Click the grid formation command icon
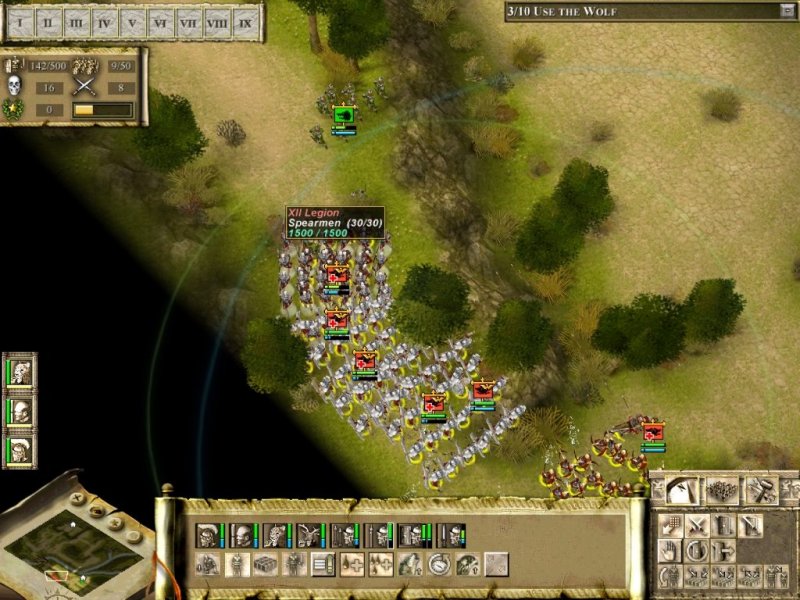The height and width of the screenshot is (600, 800). click(x=671, y=526)
